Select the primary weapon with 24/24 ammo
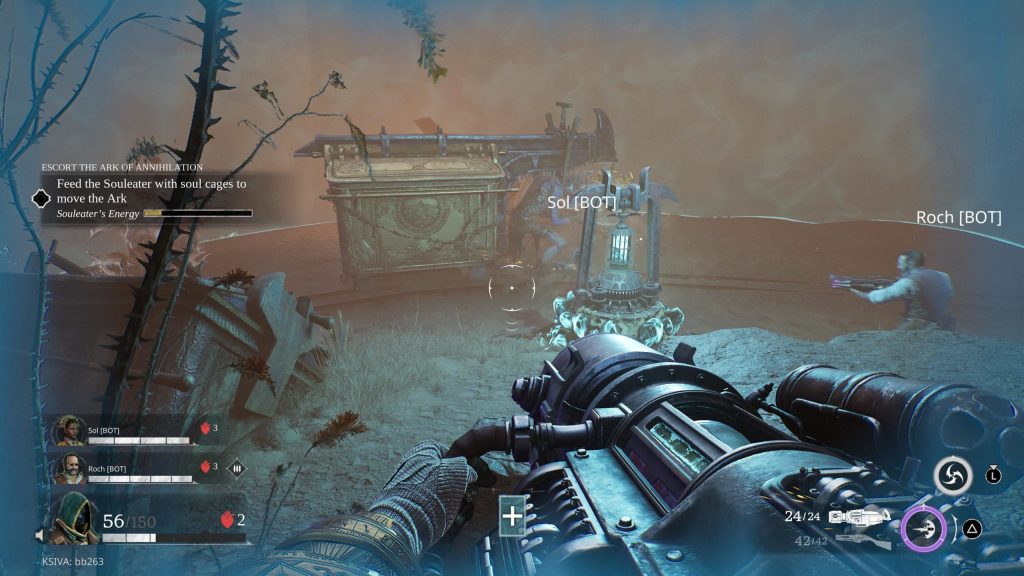The width and height of the screenshot is (1024, 576). tap(858, 517)
